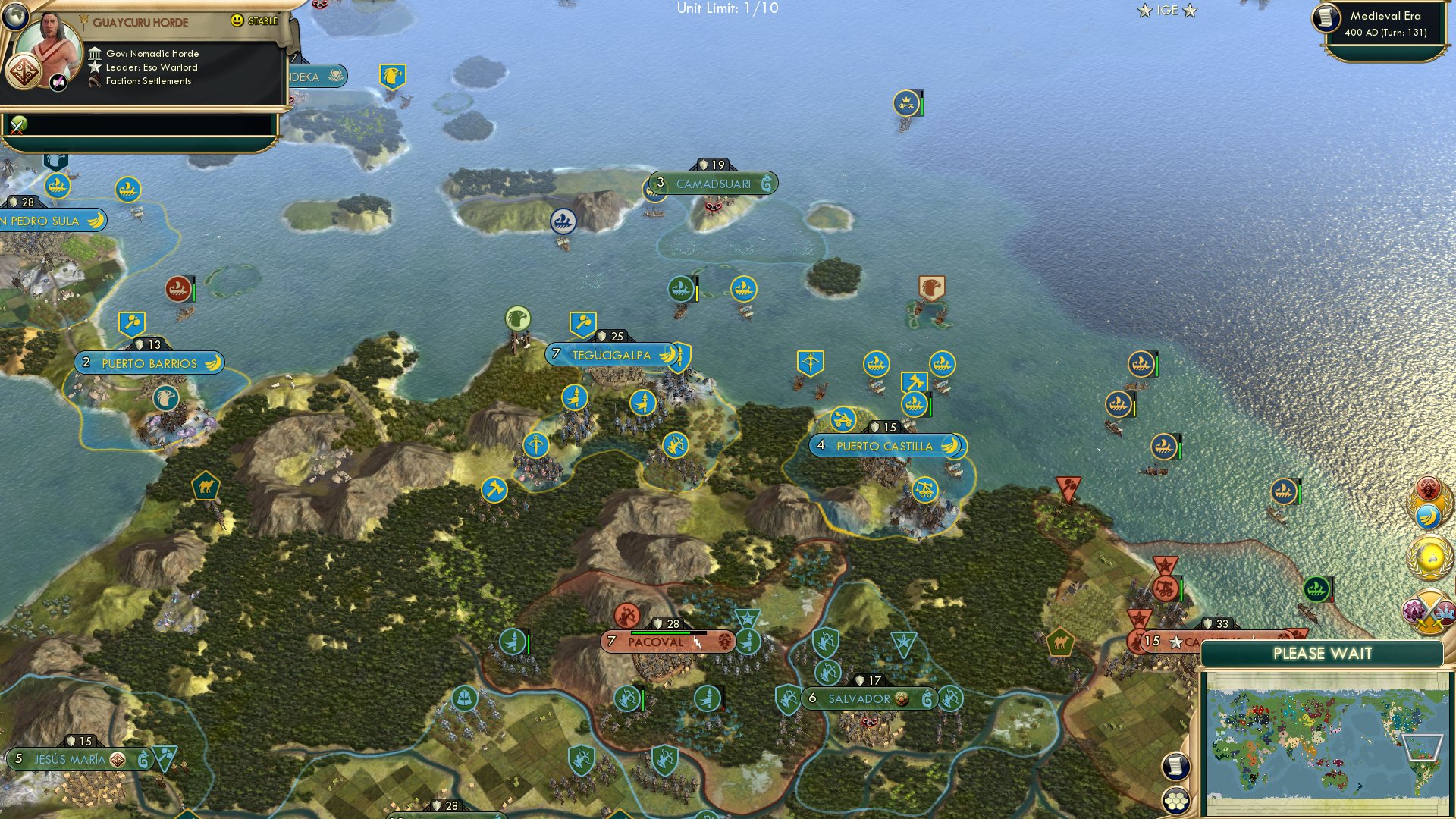Click the notifications scroll icon above the hex icon
Screen dimensions: 1456x819
(x=1176, y=766)
